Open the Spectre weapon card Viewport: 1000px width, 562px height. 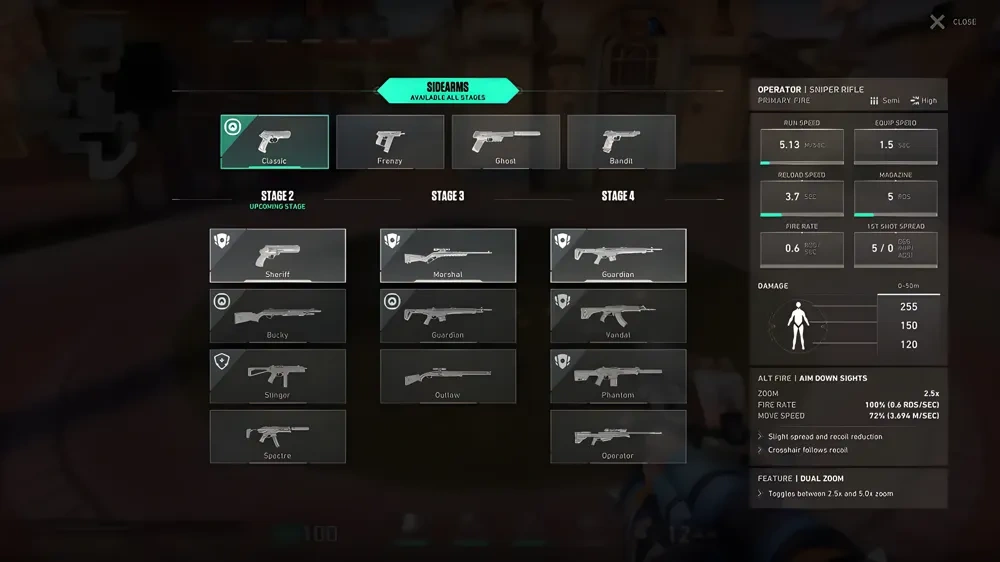278,437
